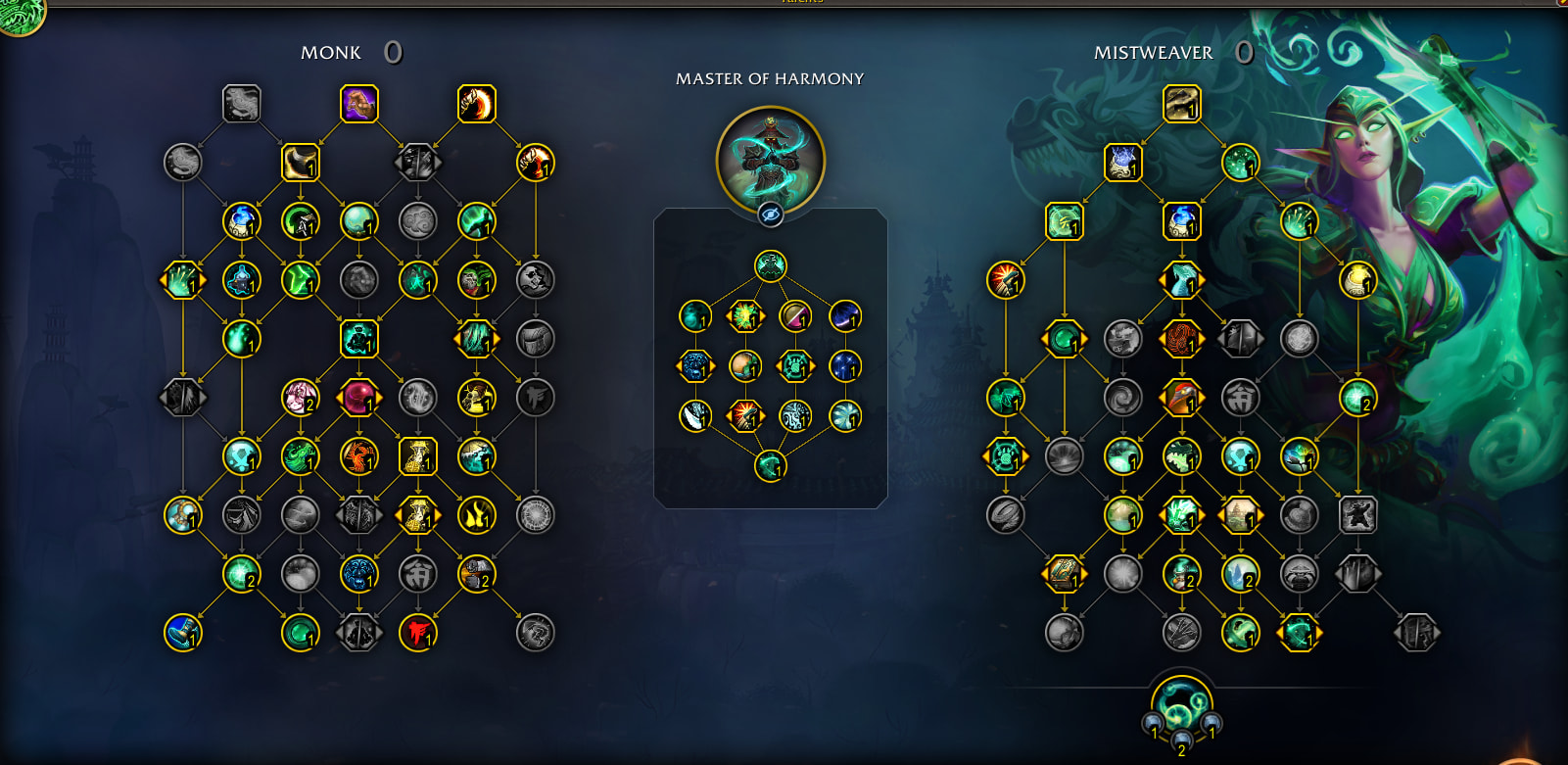
Task: Choose the orange tiger-striped choice talent
Action: pos(1182,339)
